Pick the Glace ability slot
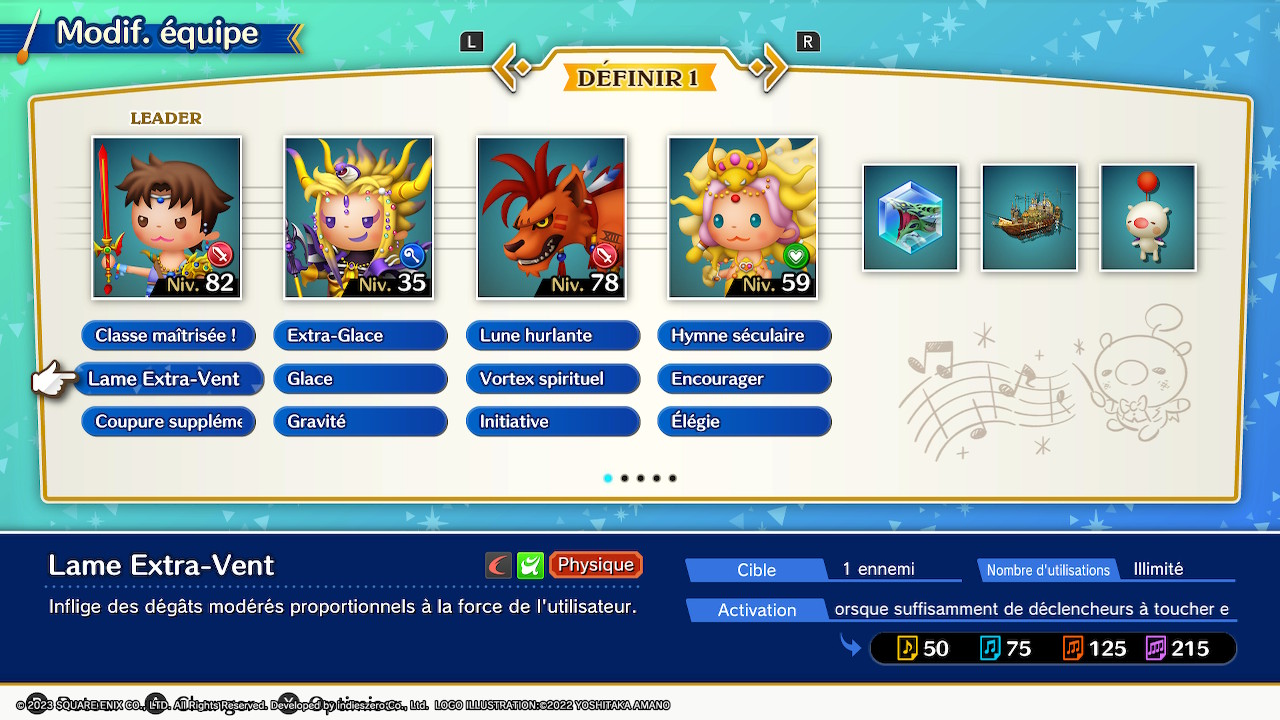Viewport: 1280px width, 720px height. pyautogui.click(x=360, y=379)
